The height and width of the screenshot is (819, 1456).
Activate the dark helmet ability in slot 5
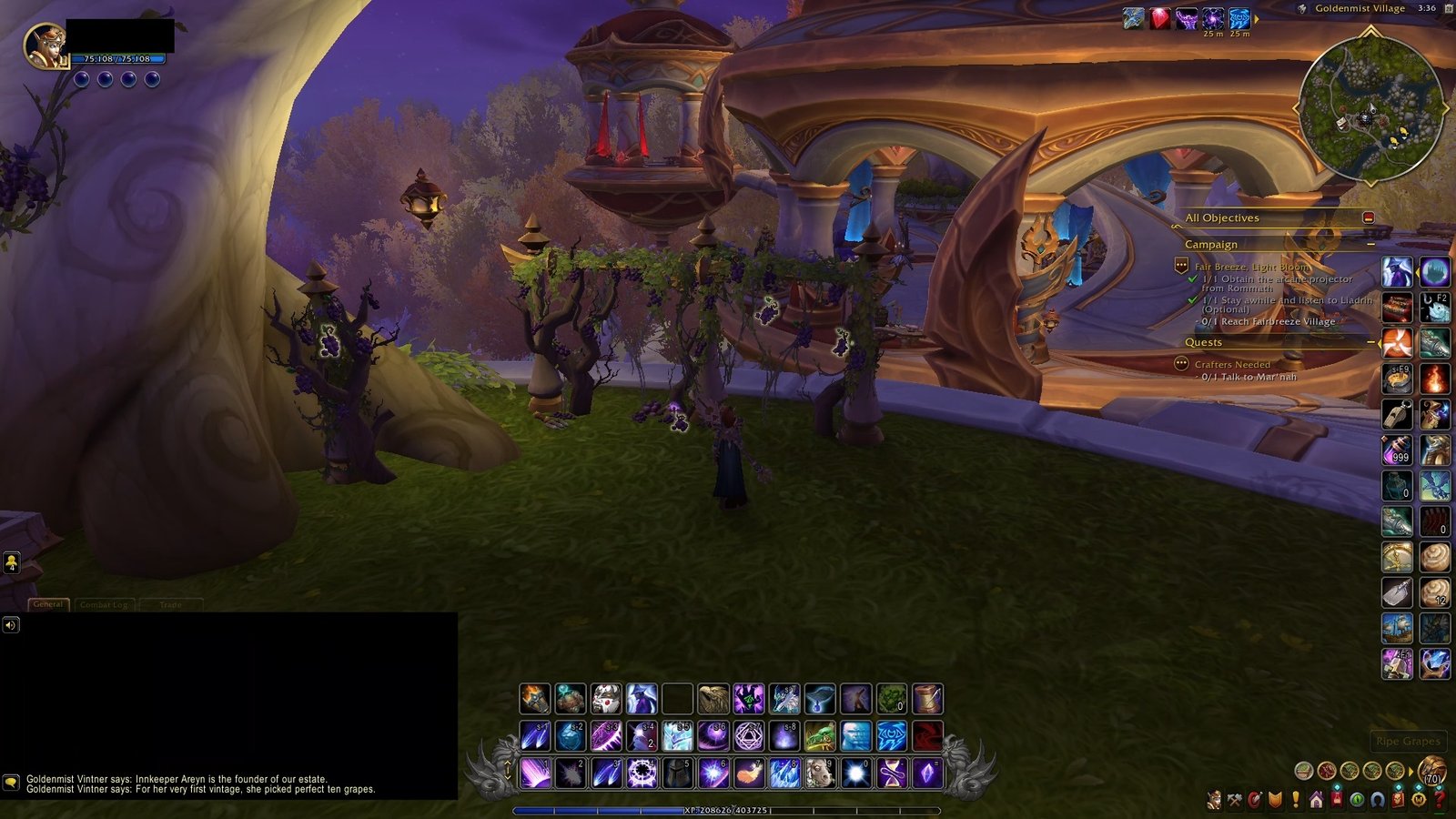tap(677, 773)
